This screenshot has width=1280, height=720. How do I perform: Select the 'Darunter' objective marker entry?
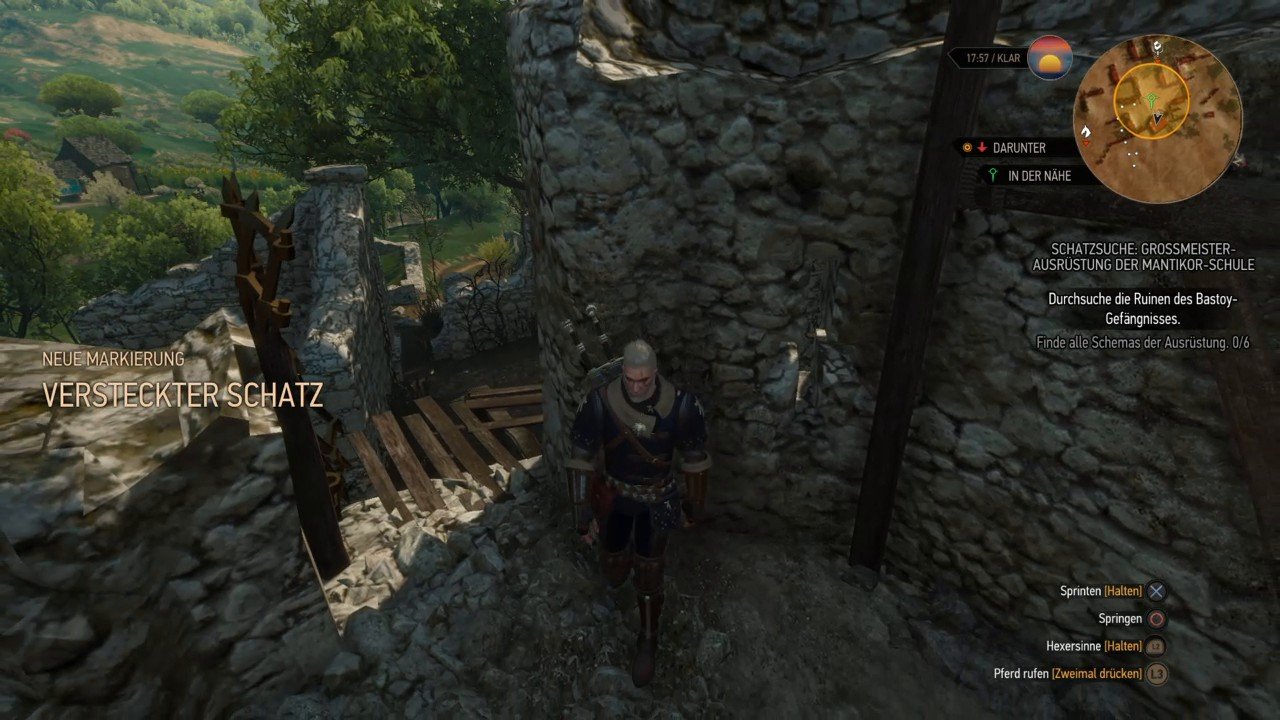(1018, 148)
